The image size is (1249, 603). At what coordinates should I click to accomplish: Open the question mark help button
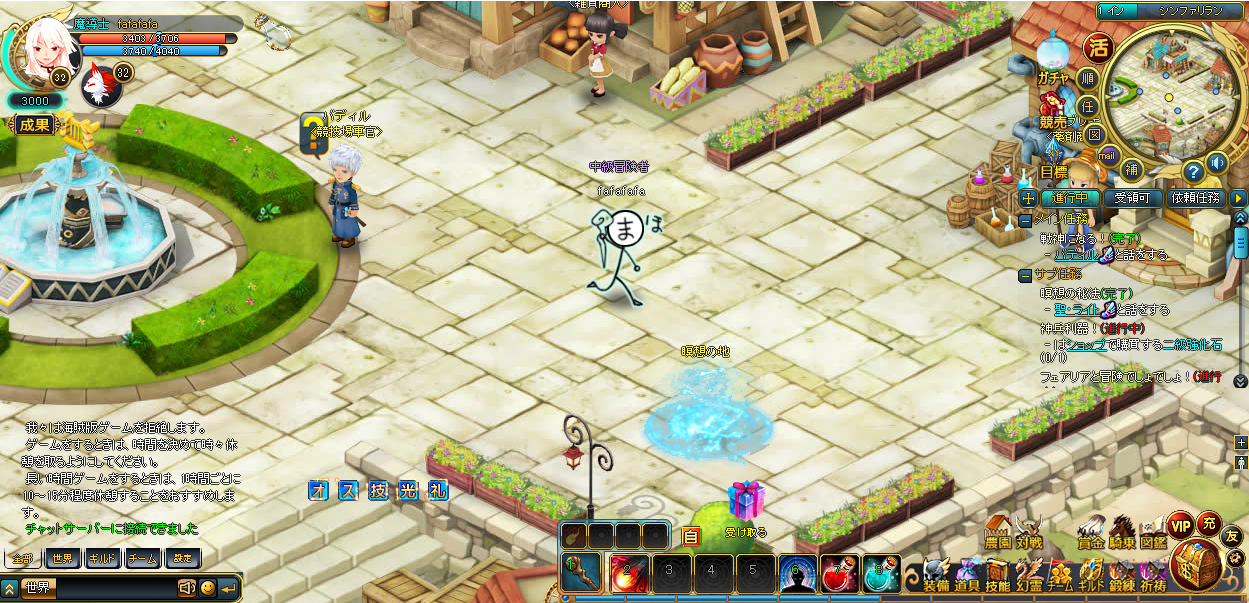pos(1191,171)
